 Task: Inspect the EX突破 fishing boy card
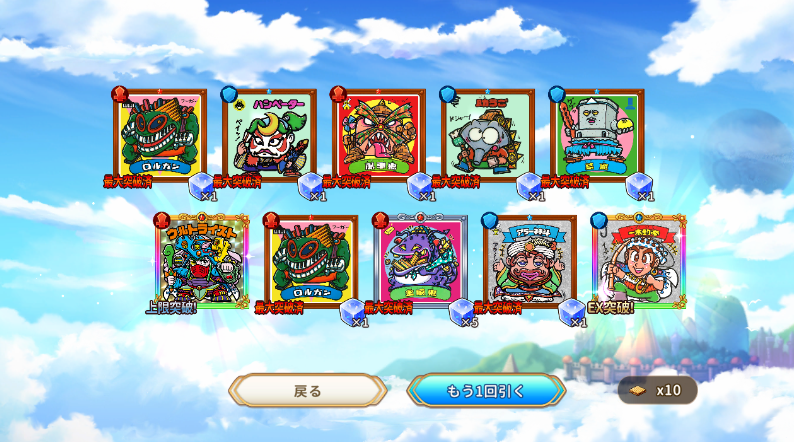pos(638,260)
